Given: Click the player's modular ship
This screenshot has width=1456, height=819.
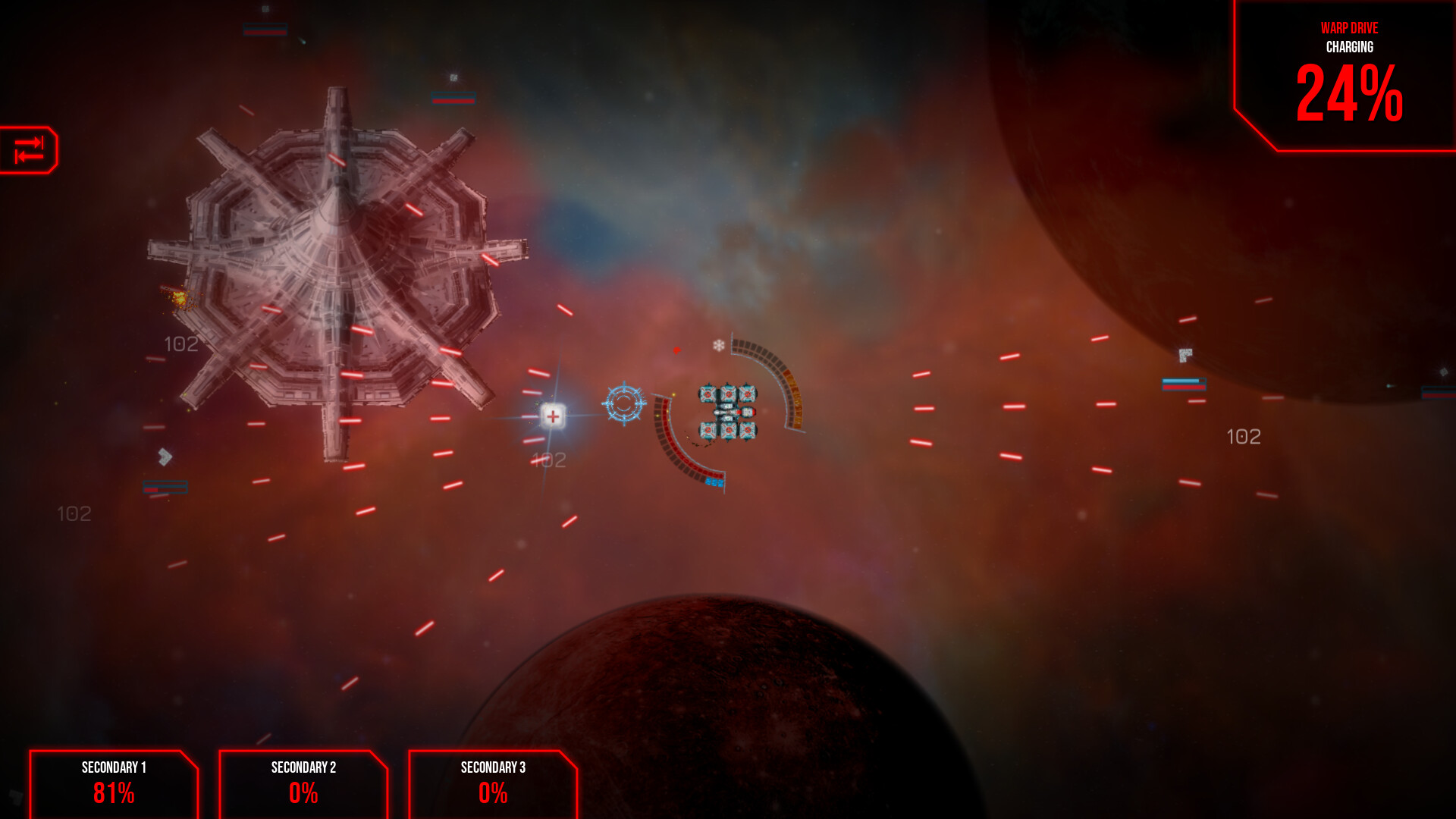Looking at the screenshot, I should coord(726,411).
